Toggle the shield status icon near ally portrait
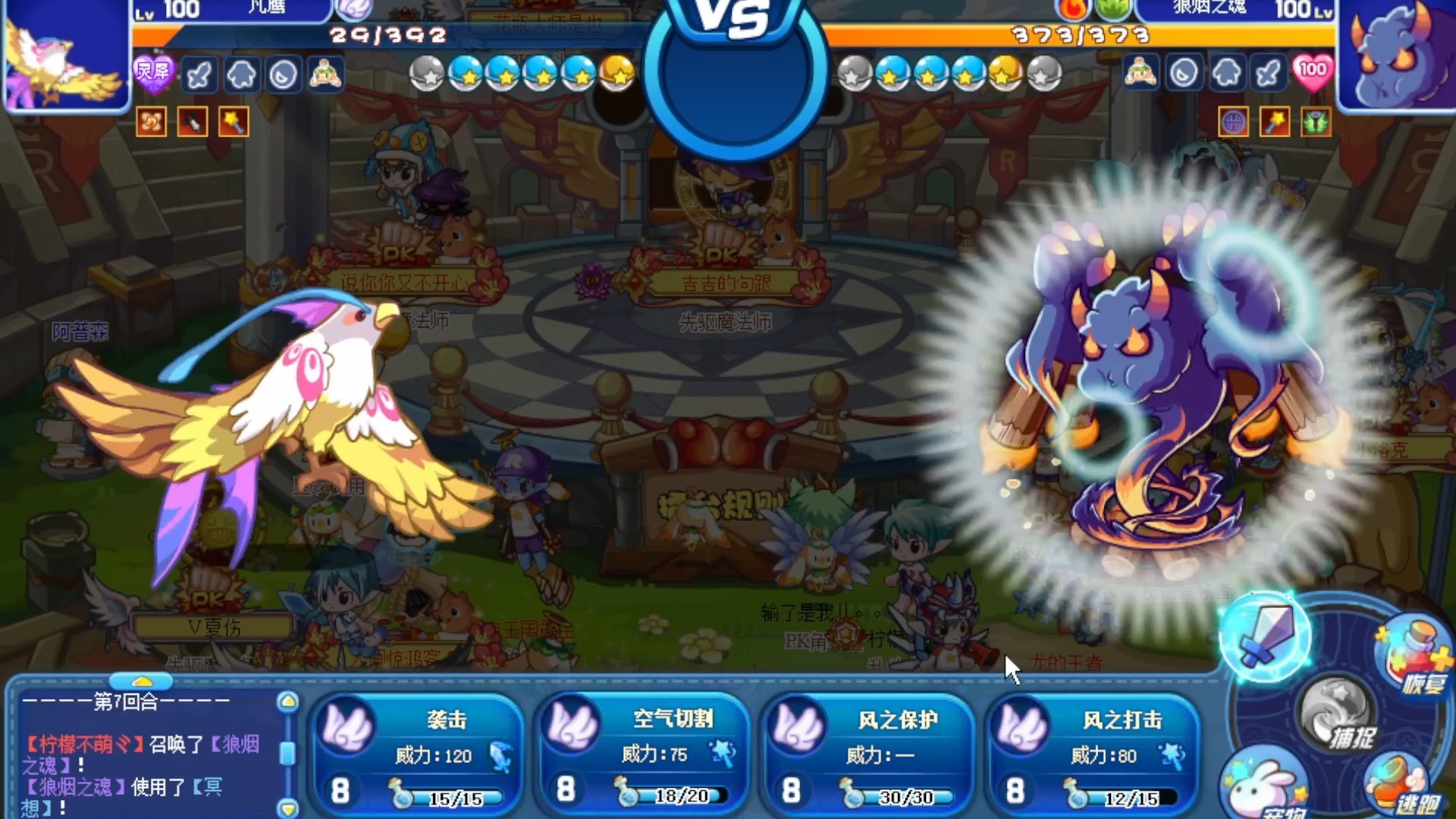The height and width of the screenshot is (819, 1456). tap(242, 74)
